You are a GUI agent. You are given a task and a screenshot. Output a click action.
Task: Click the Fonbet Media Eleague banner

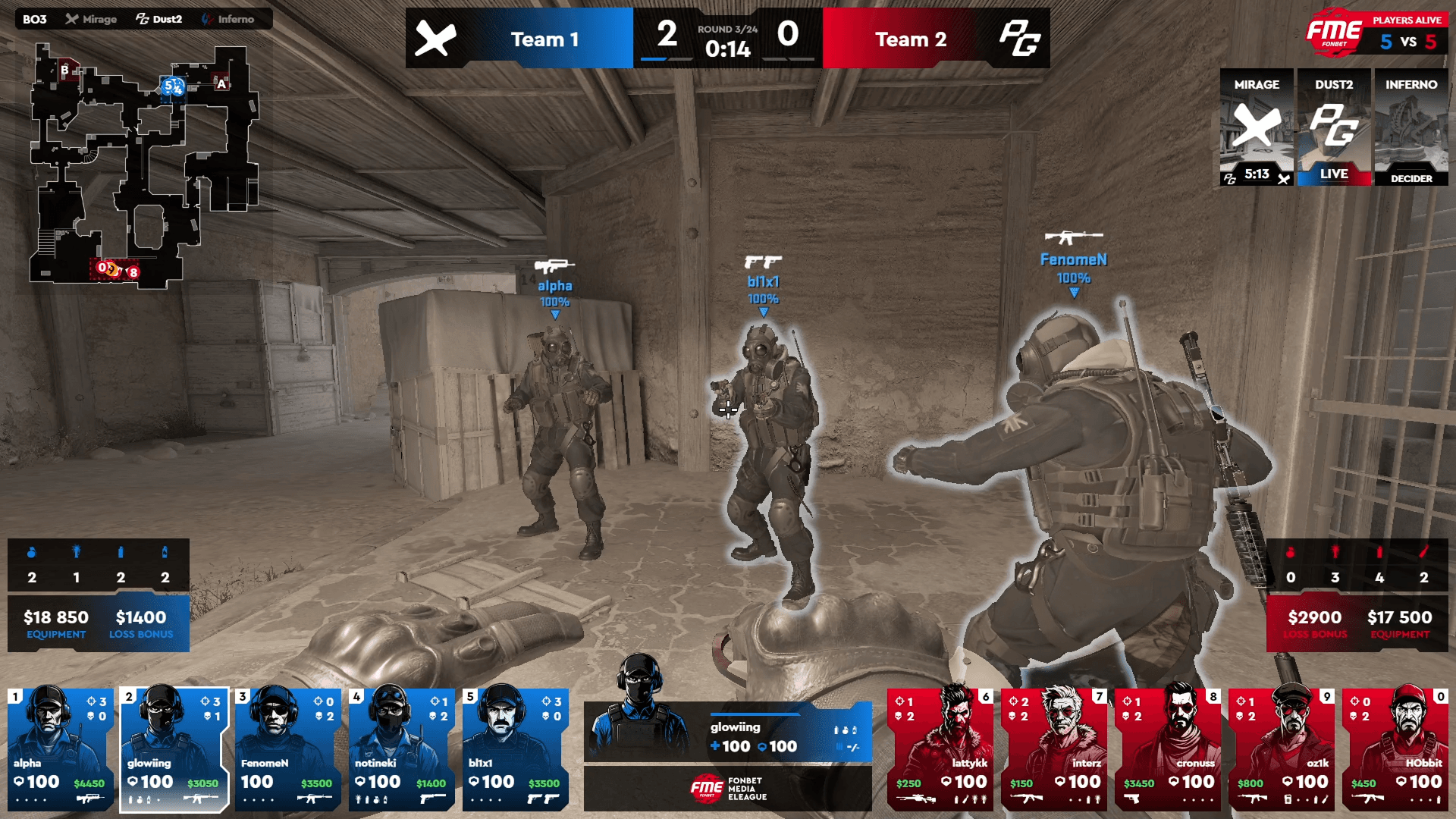click(x=728, y=789)
